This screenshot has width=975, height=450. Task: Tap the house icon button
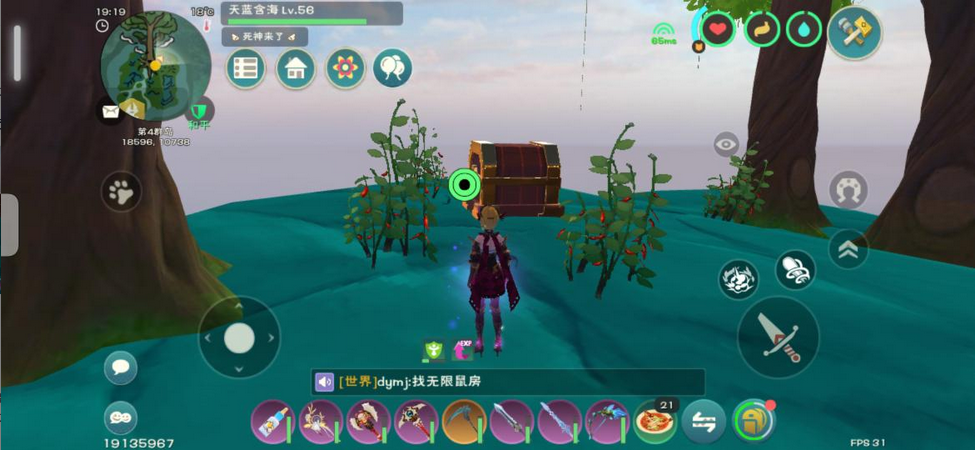tap(295, 69)
